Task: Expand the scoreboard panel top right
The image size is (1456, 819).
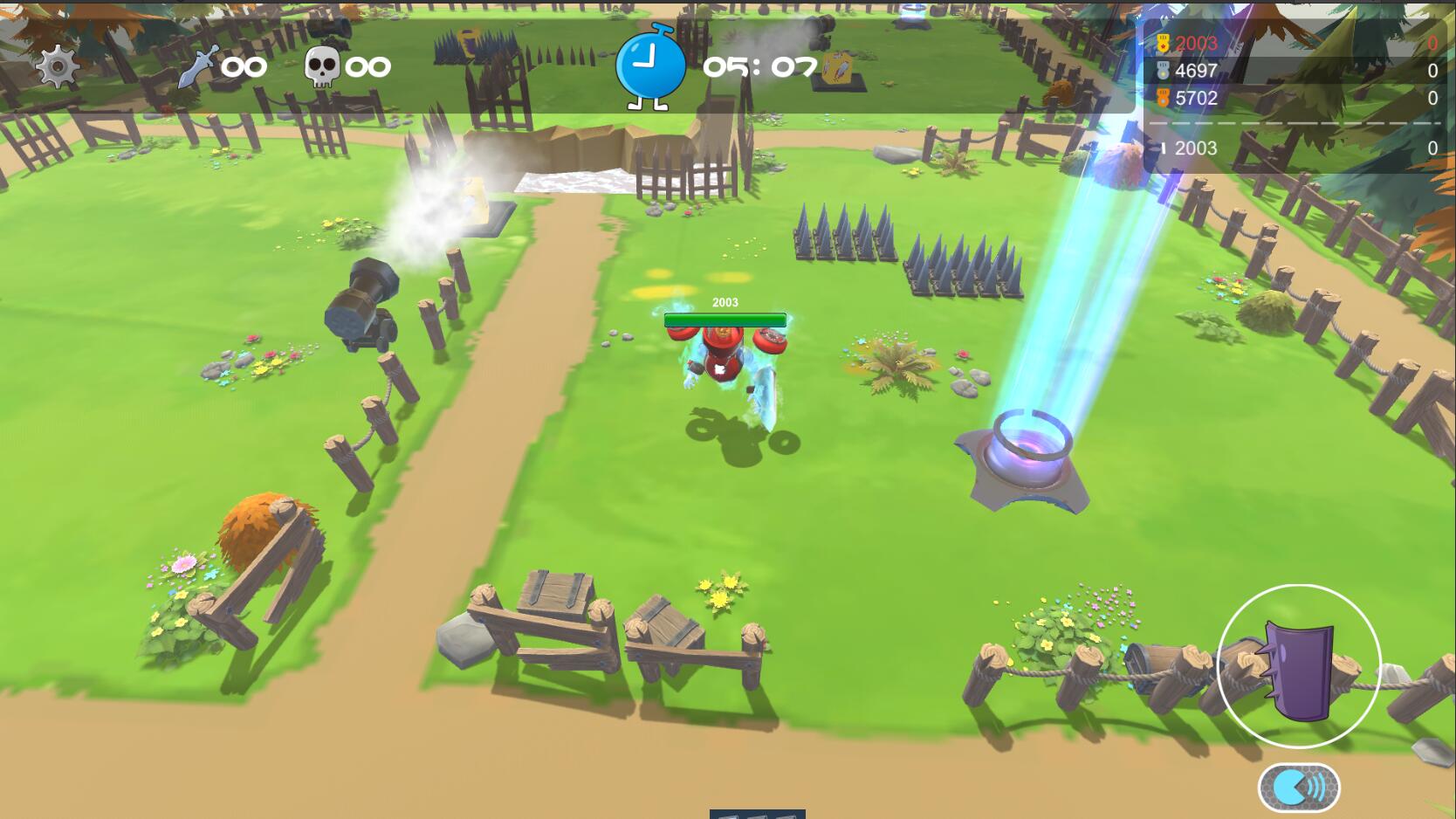Action: coord(1292,96)
